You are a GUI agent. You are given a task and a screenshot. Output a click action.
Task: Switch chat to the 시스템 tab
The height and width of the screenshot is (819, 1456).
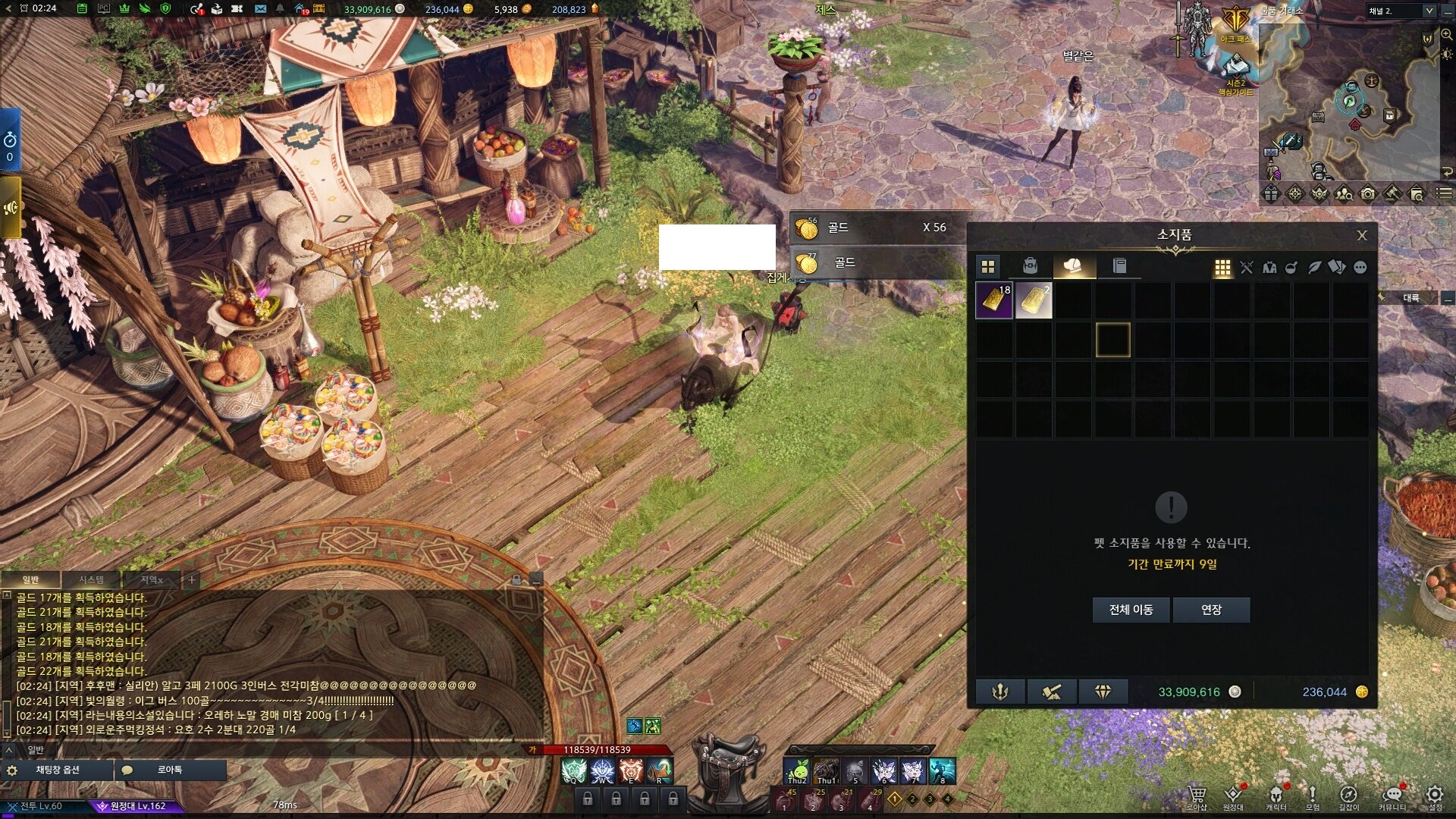pos(92,580)
